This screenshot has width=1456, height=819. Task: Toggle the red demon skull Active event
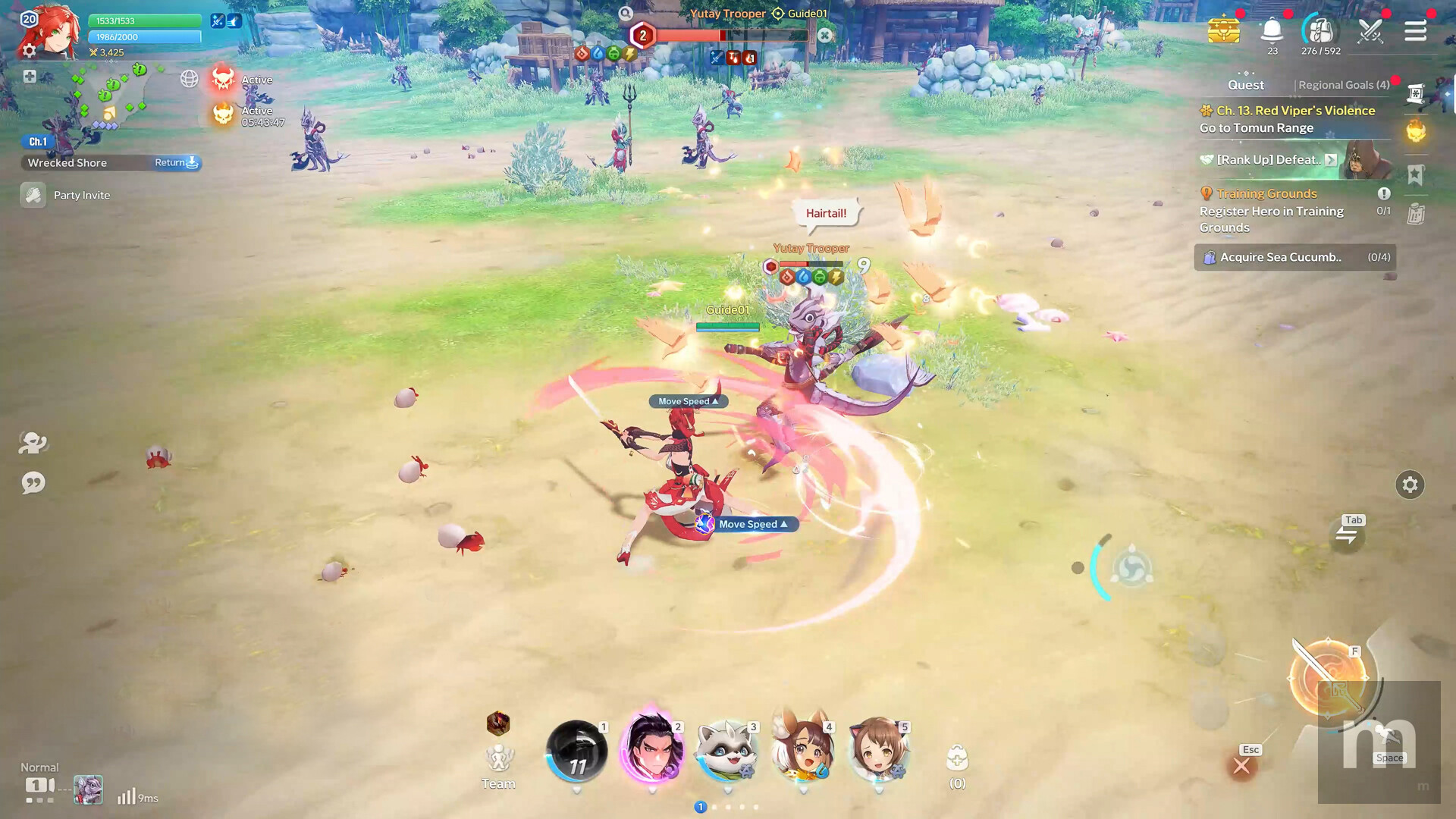click(x=224, y=79)
